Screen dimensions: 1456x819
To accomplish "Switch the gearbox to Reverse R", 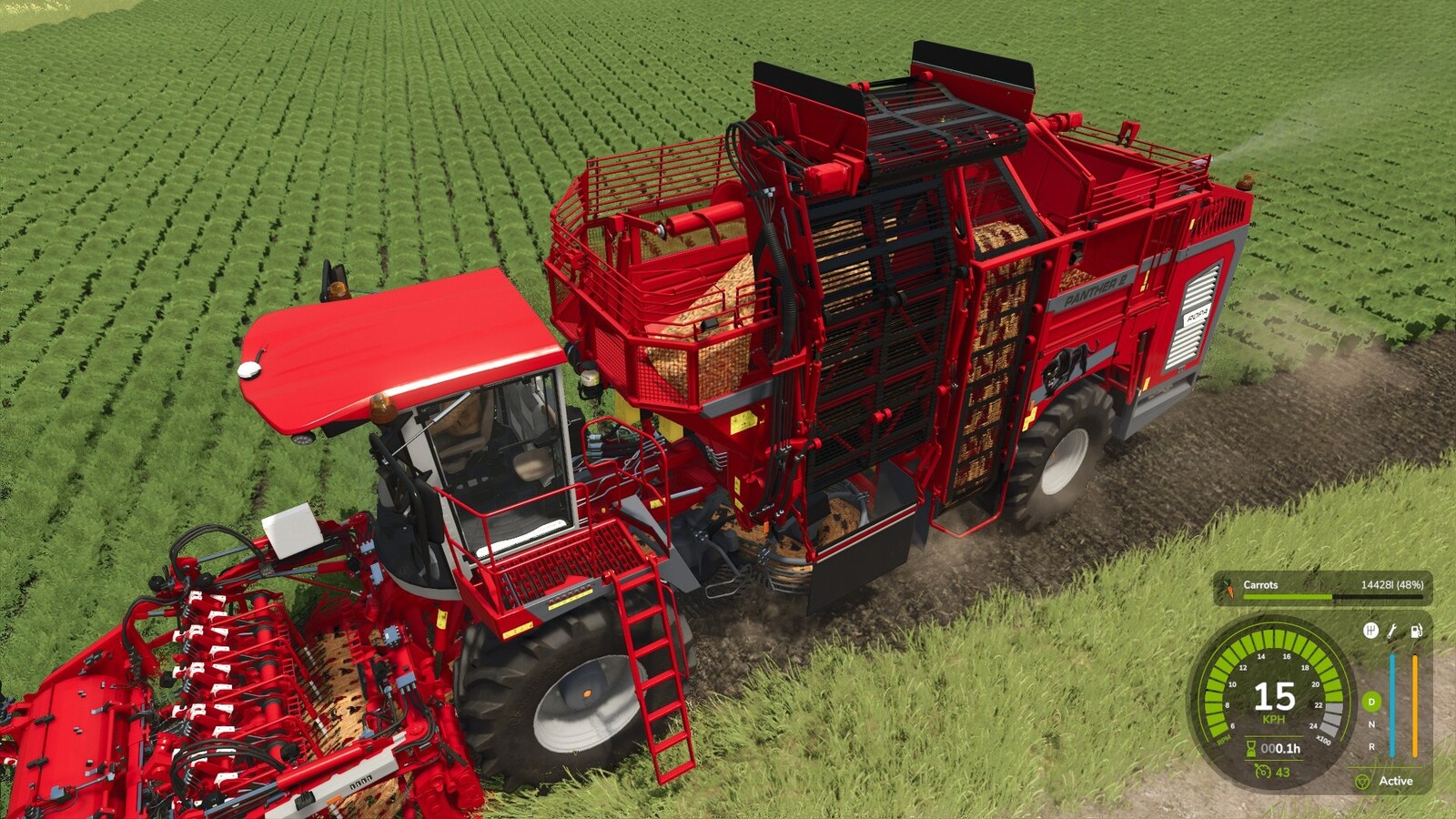I will click(1371, 748).
